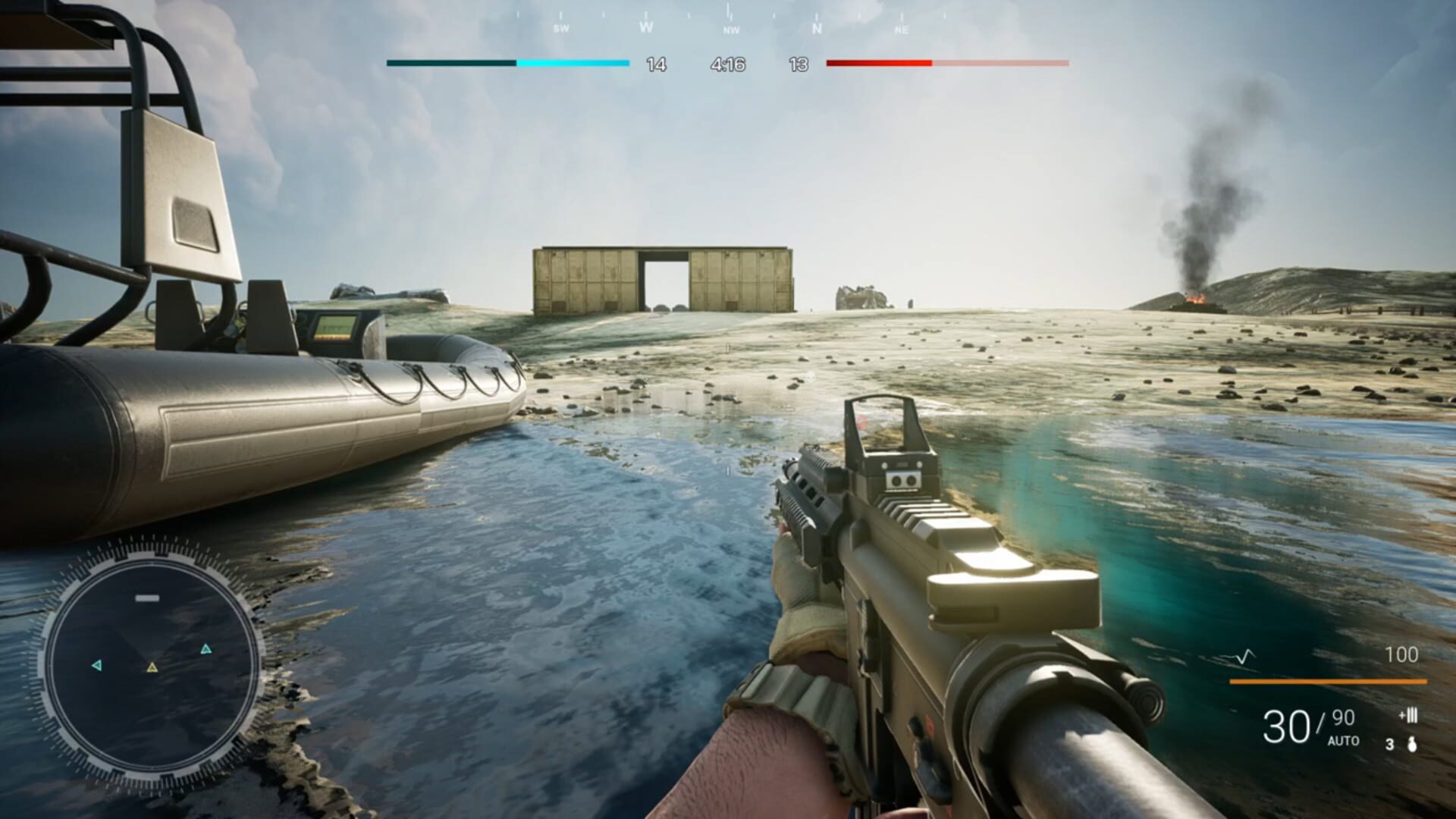This screenshot has height=819, width=1456.
Task: Select the teal teammate arrow left of minimap center
Action: coord(98,664)
